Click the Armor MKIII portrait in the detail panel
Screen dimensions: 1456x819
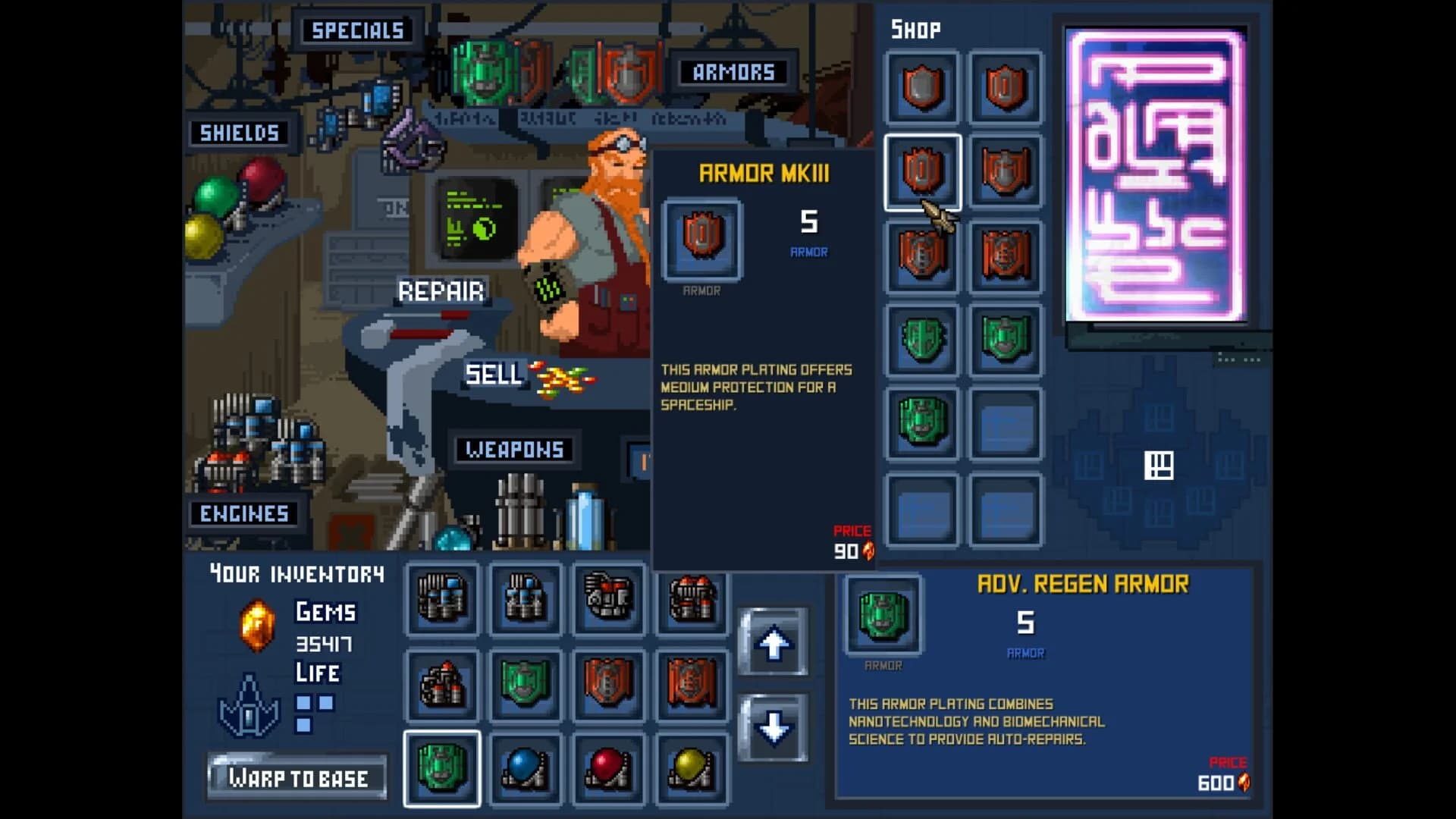701,239
